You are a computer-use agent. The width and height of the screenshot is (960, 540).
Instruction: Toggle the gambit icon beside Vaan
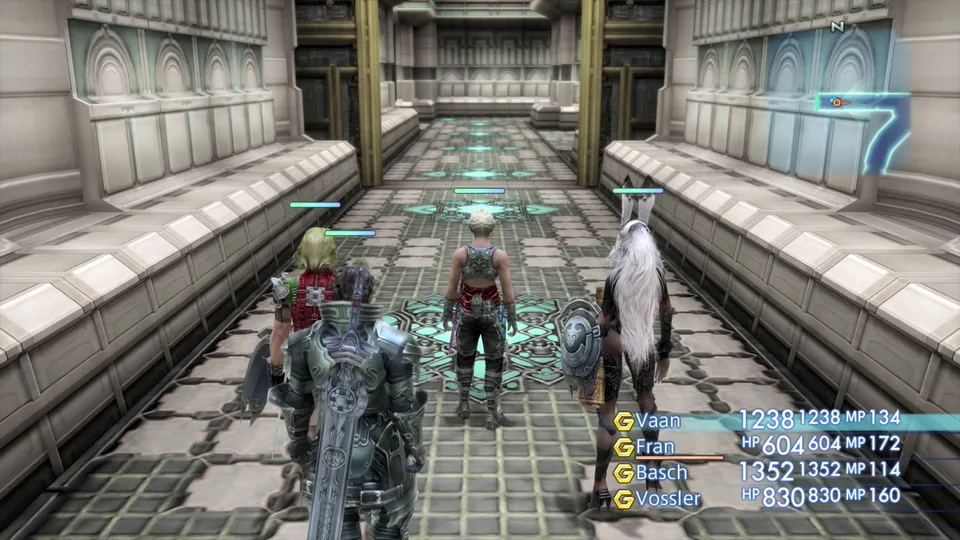624,420
